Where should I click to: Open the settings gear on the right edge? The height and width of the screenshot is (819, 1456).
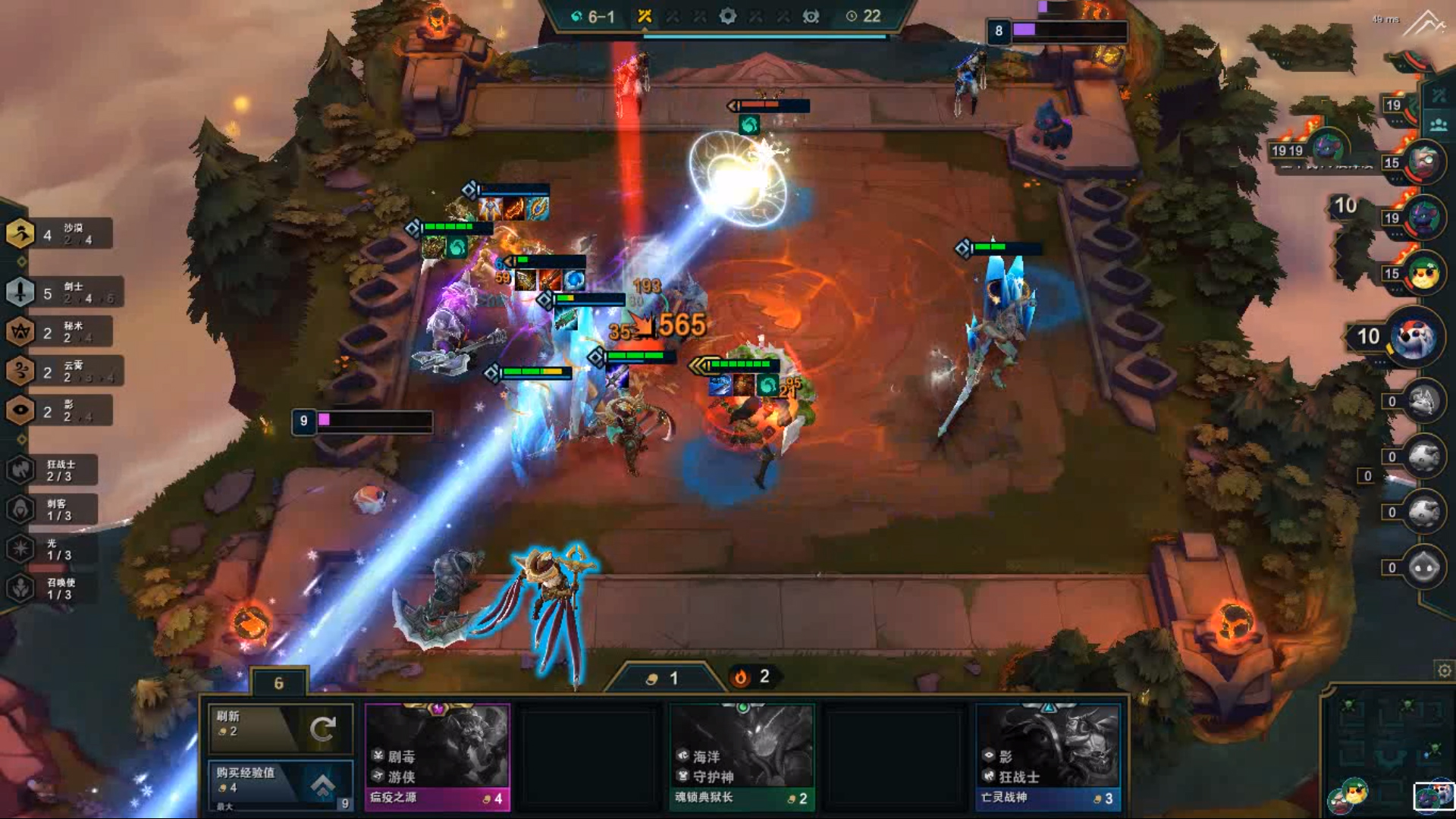[1444, 670]
